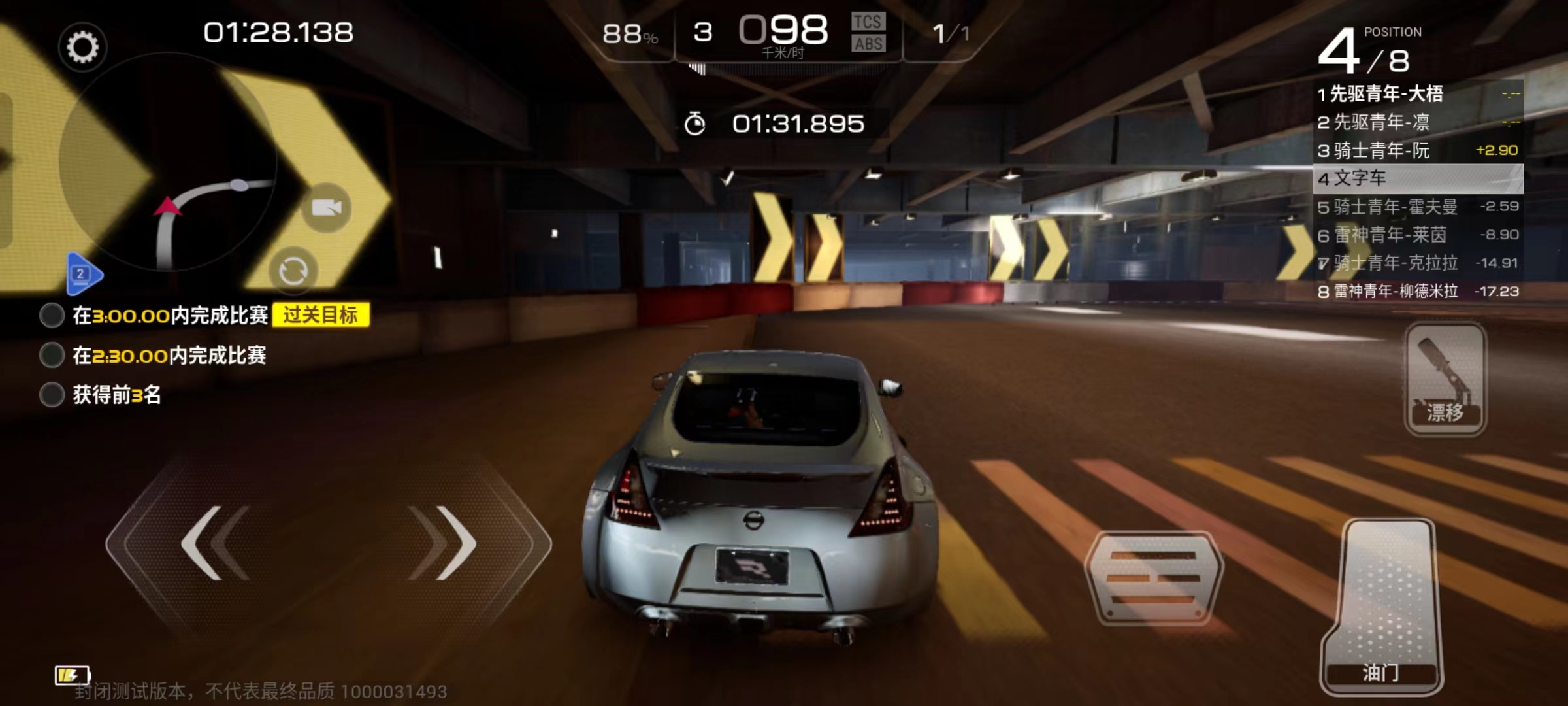Hit the brake pedal
The image size is (1568, 706).
point(1154,578)
